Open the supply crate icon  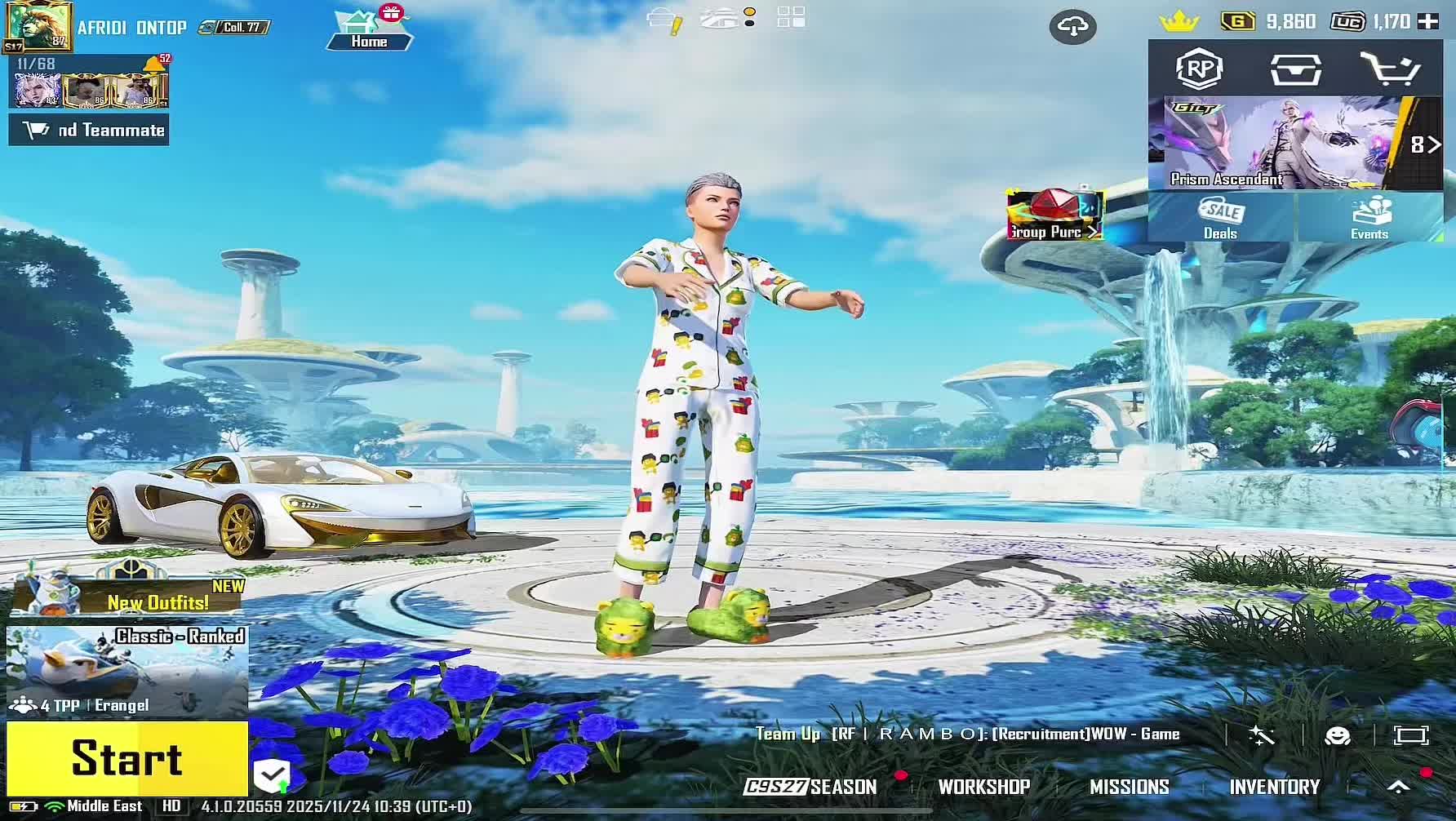[x=1295, y=69]
